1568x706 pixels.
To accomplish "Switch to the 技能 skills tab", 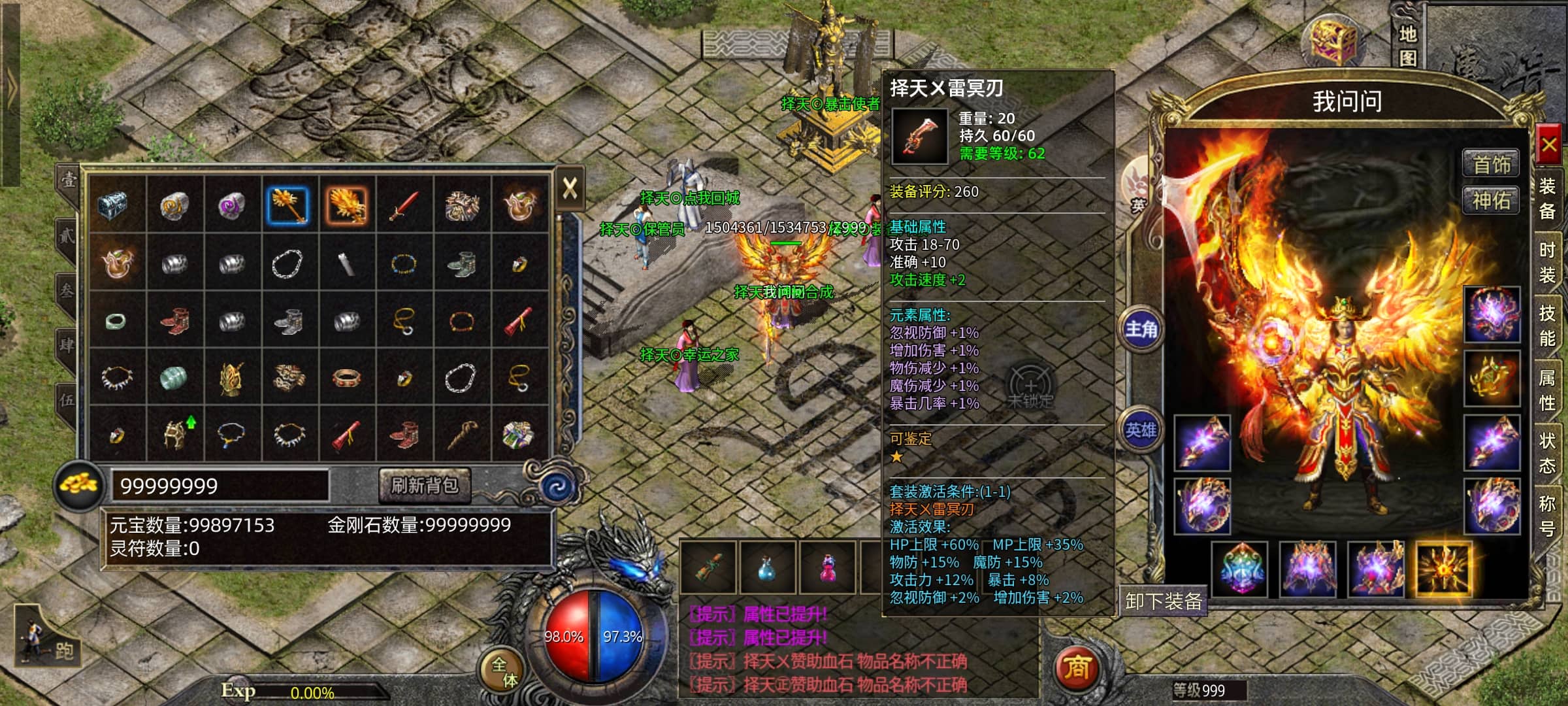I will pos(1547,326).
